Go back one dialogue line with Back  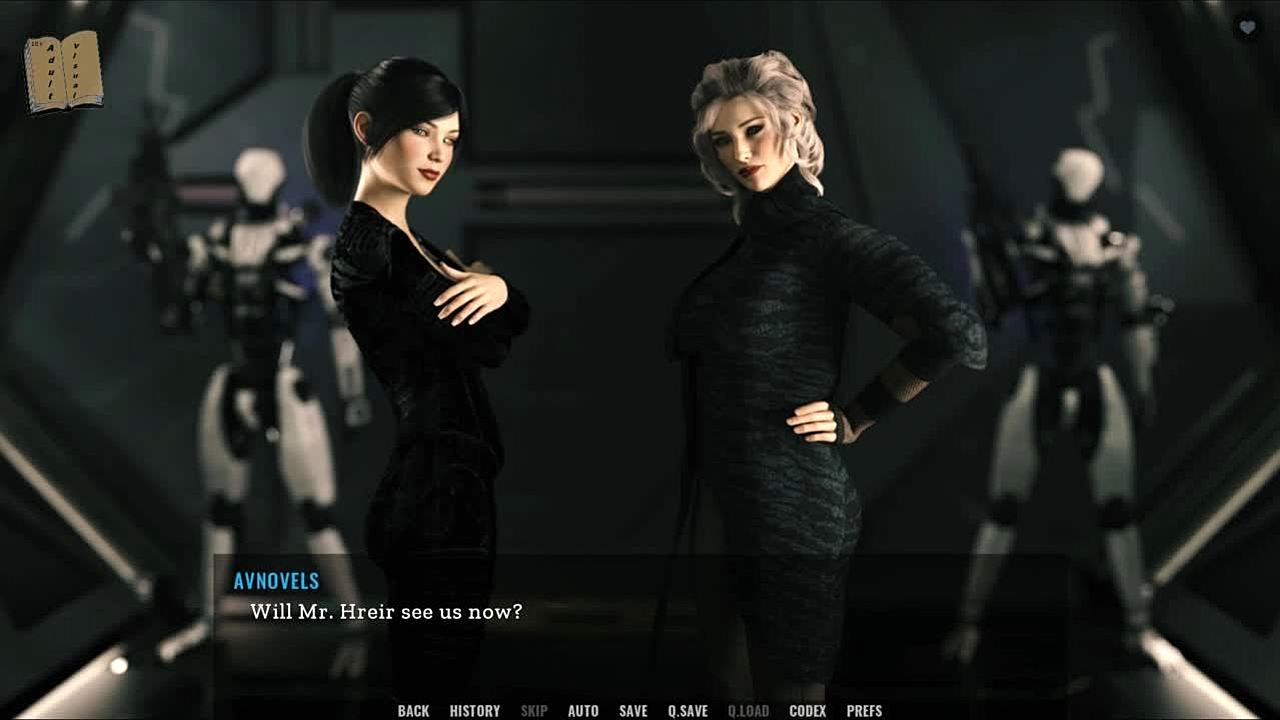[413, 711]
